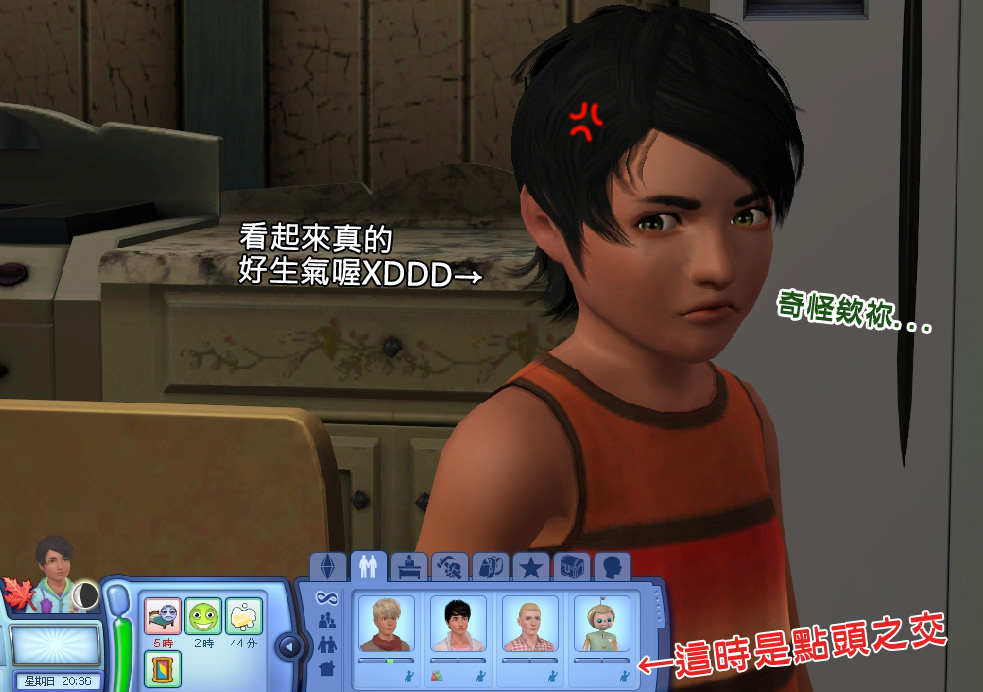Image resolution: width=983 pixels, height=692 pixels.
Task: View the soap bubbles moodlet
Action: click(x=244, y=614)
